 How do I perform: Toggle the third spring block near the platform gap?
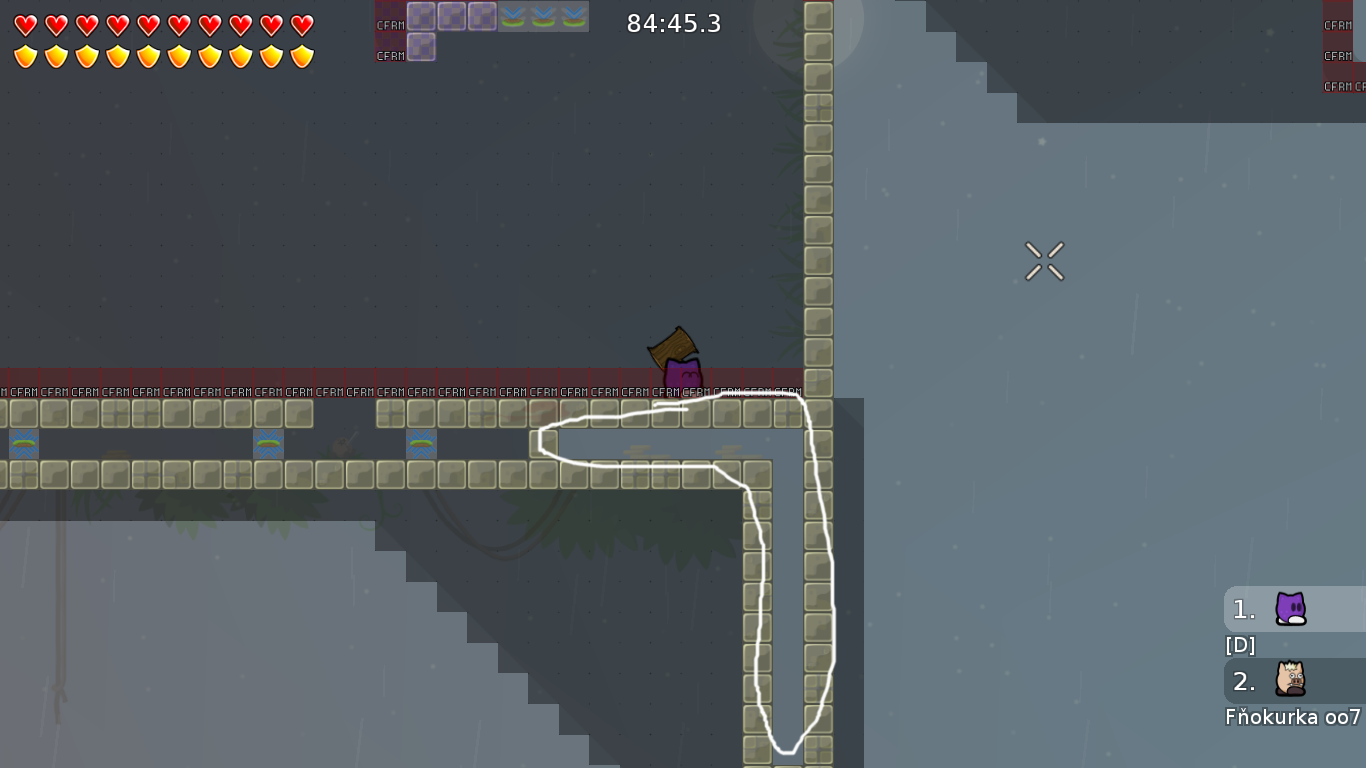pyautogui.click(x=421, y=444)
